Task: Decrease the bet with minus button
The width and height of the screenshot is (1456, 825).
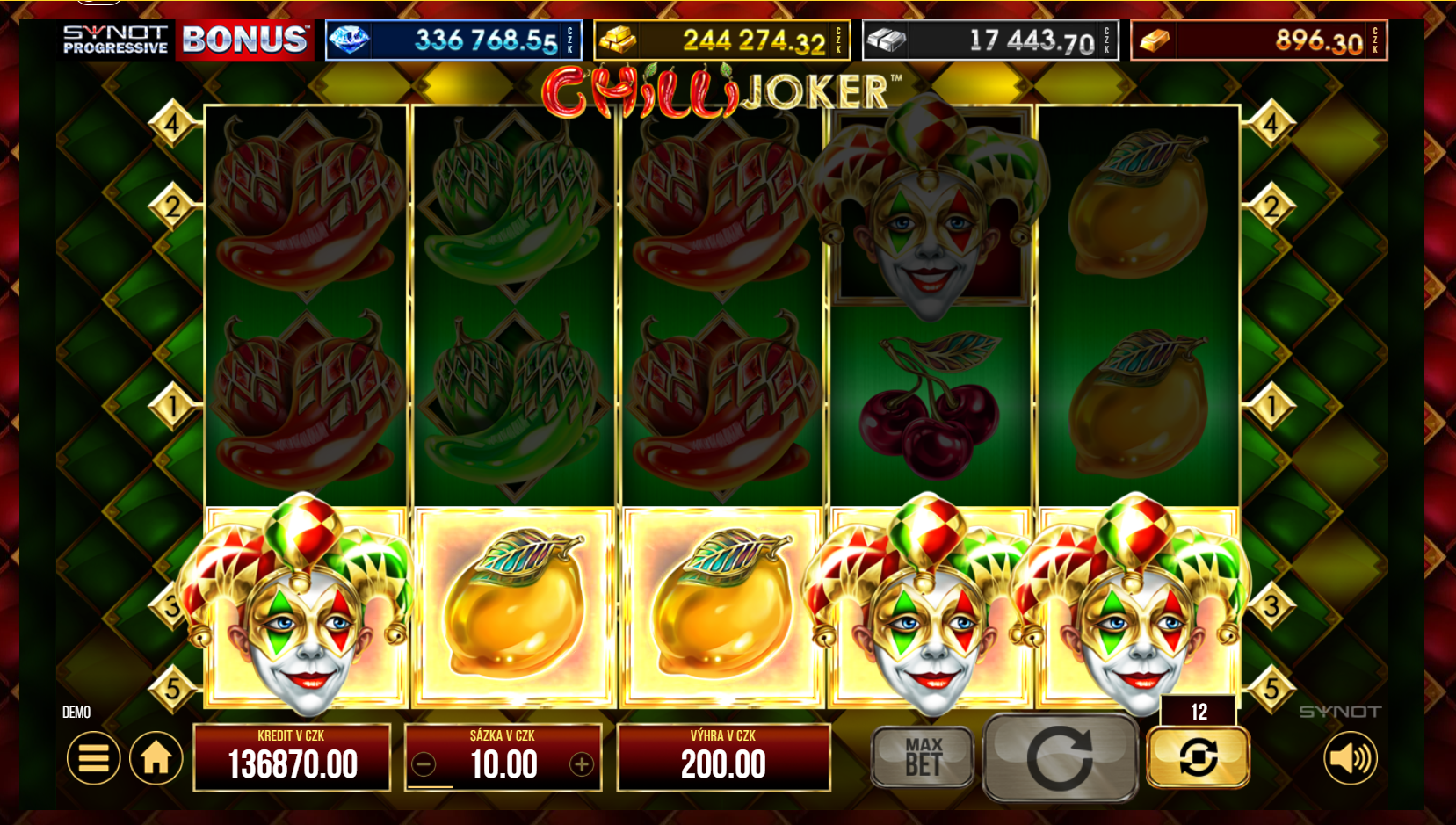Action: [x=424, y=764]
